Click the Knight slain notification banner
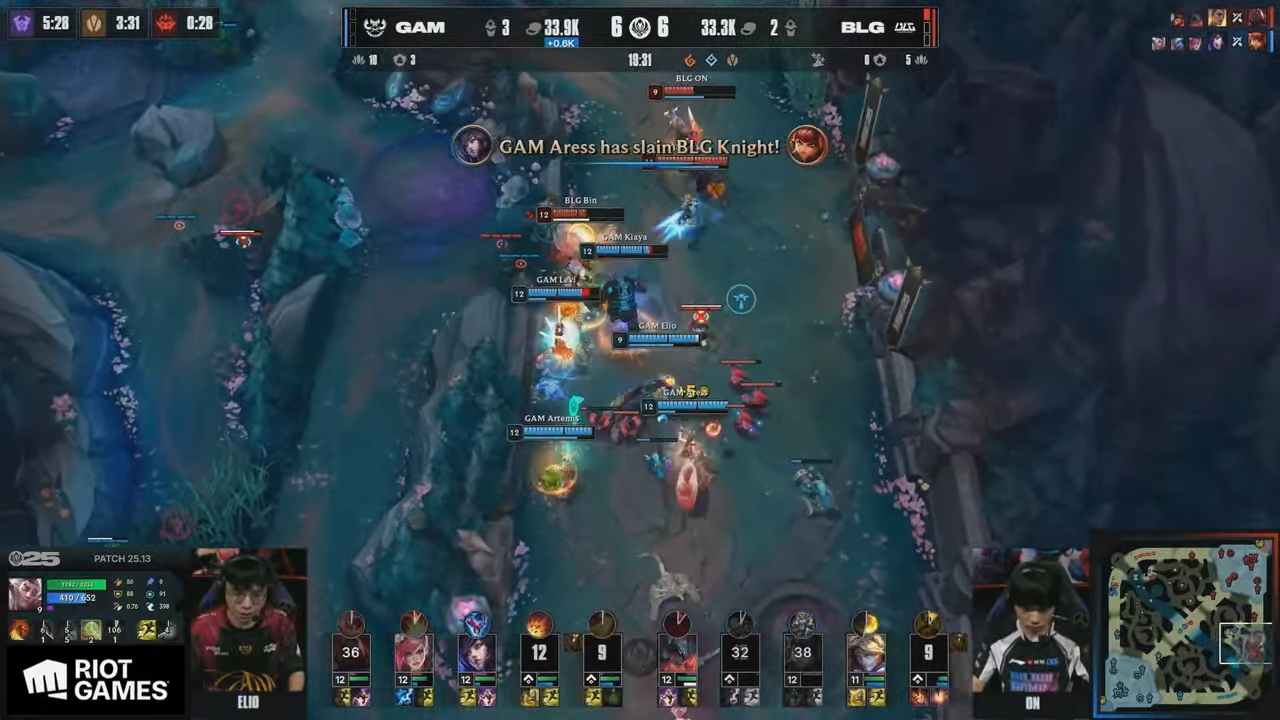This screenshot has width=1280, height=720. pyautogui.click(x=640, y=147)
